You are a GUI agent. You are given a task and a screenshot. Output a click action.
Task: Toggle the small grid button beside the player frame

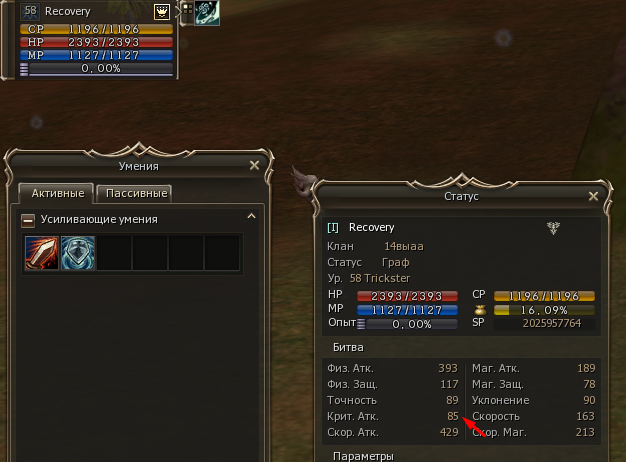[x=185, y=11]
